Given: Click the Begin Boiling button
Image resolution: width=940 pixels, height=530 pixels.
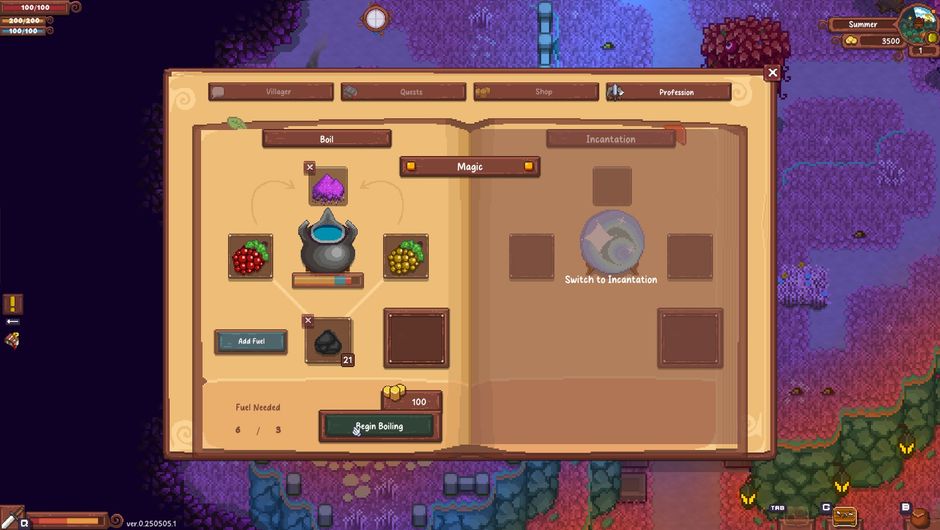Looking at the screenshot, I should pos(377,426).
